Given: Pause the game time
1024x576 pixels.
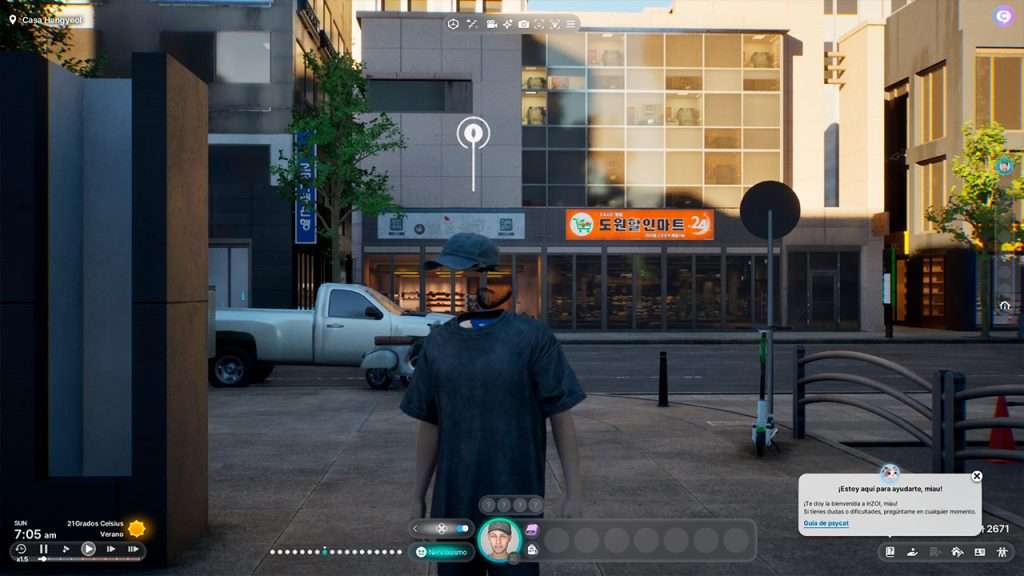Looking at the screenshot, I should 43,549.
